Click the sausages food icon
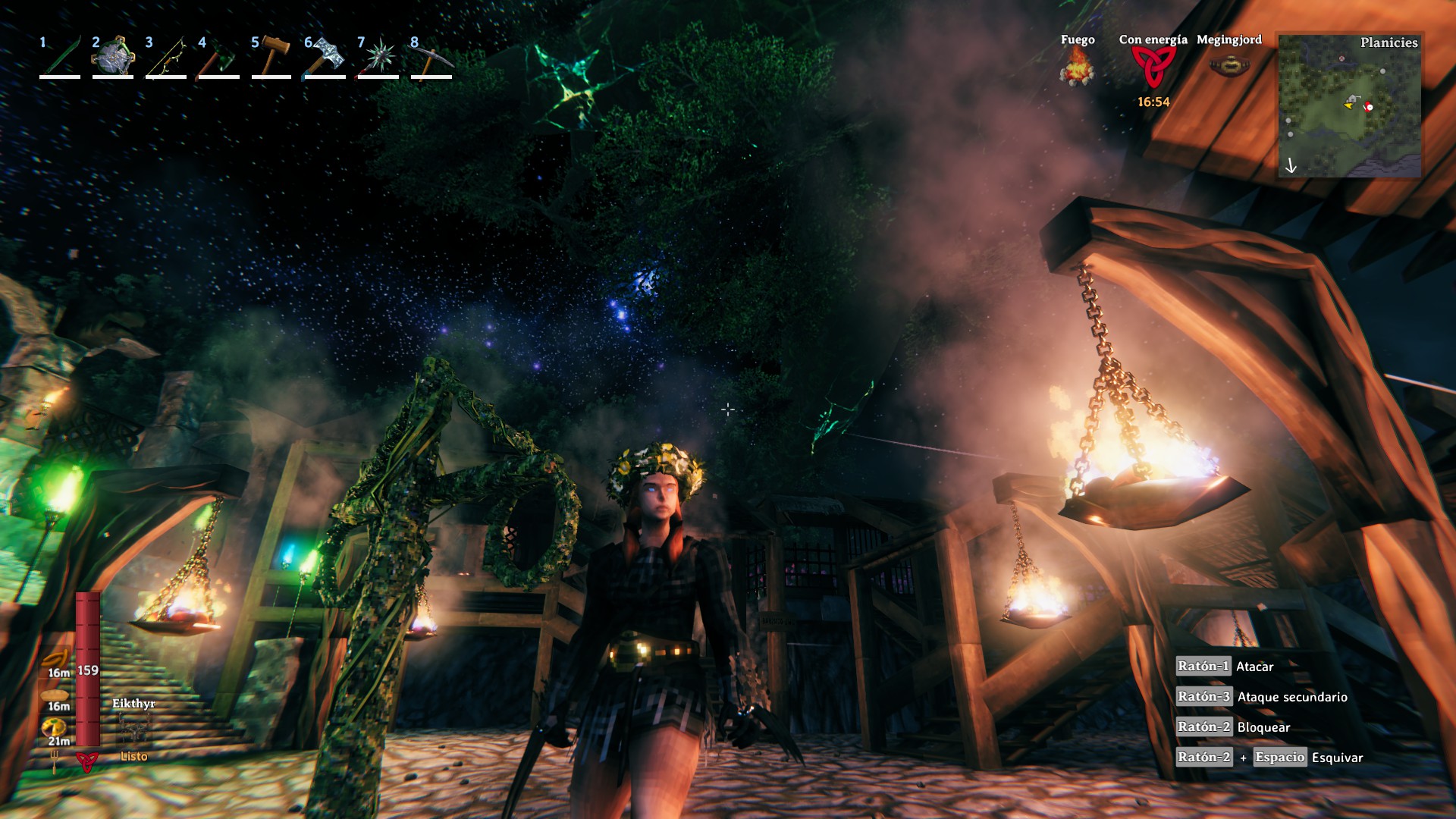 click(56, 658)
